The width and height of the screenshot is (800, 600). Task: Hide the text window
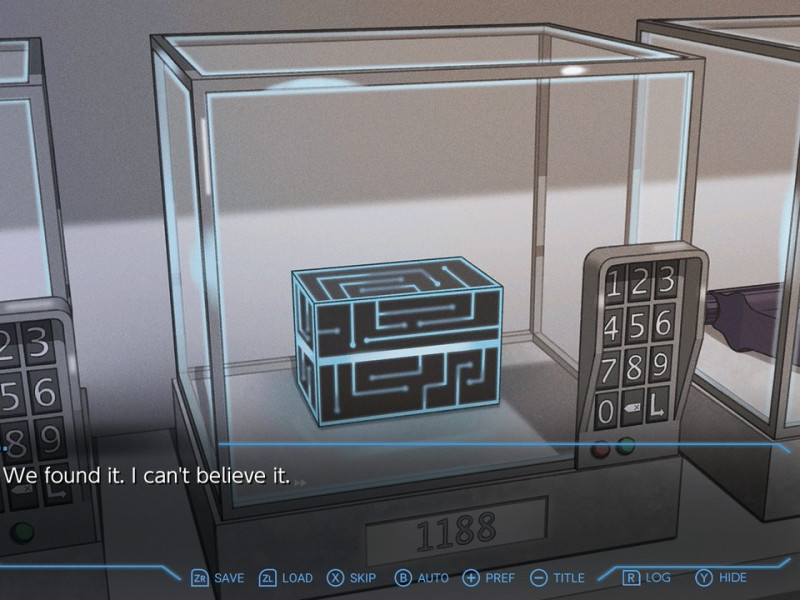[721, 578]
